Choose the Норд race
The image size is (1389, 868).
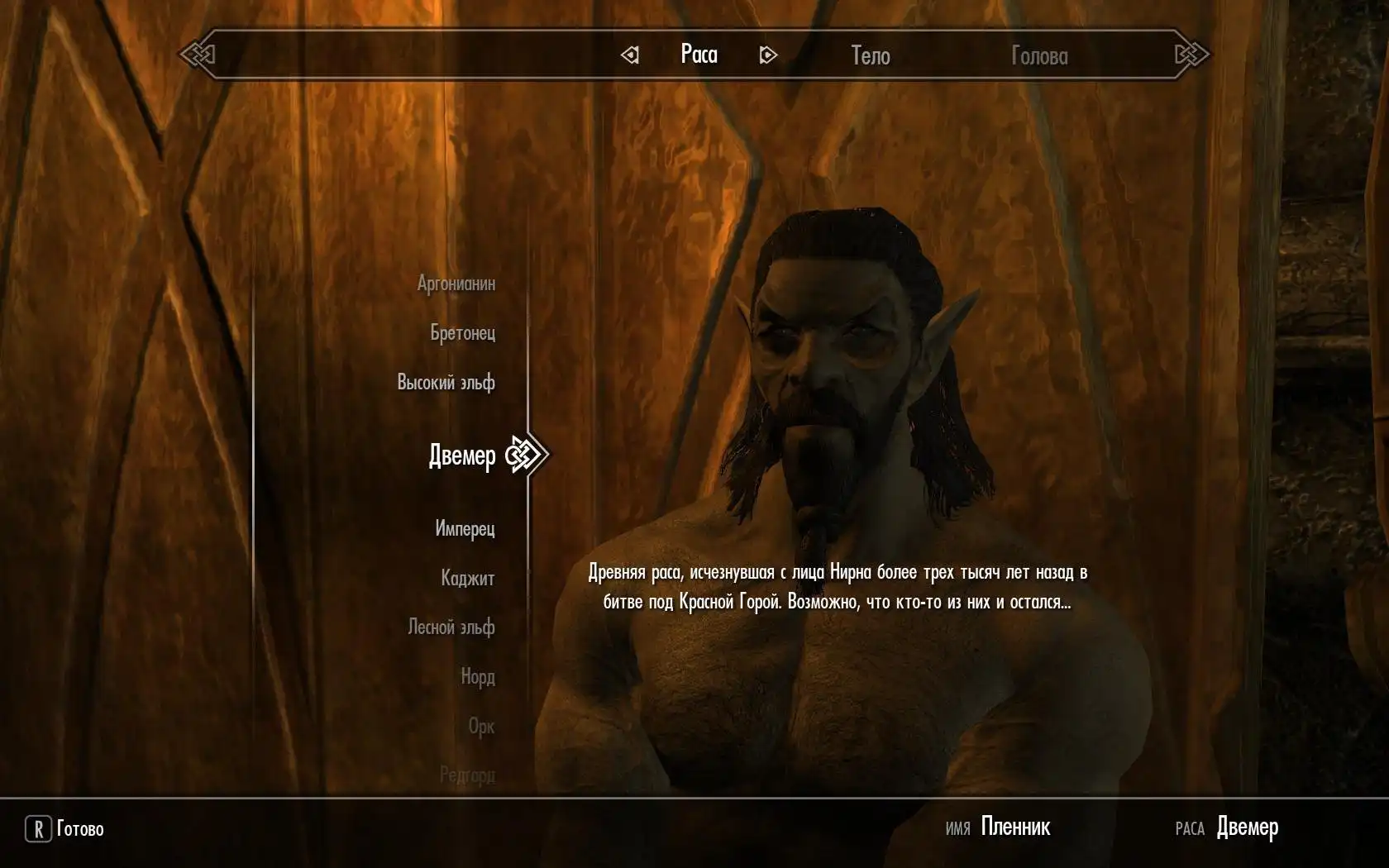coord(477,676)
